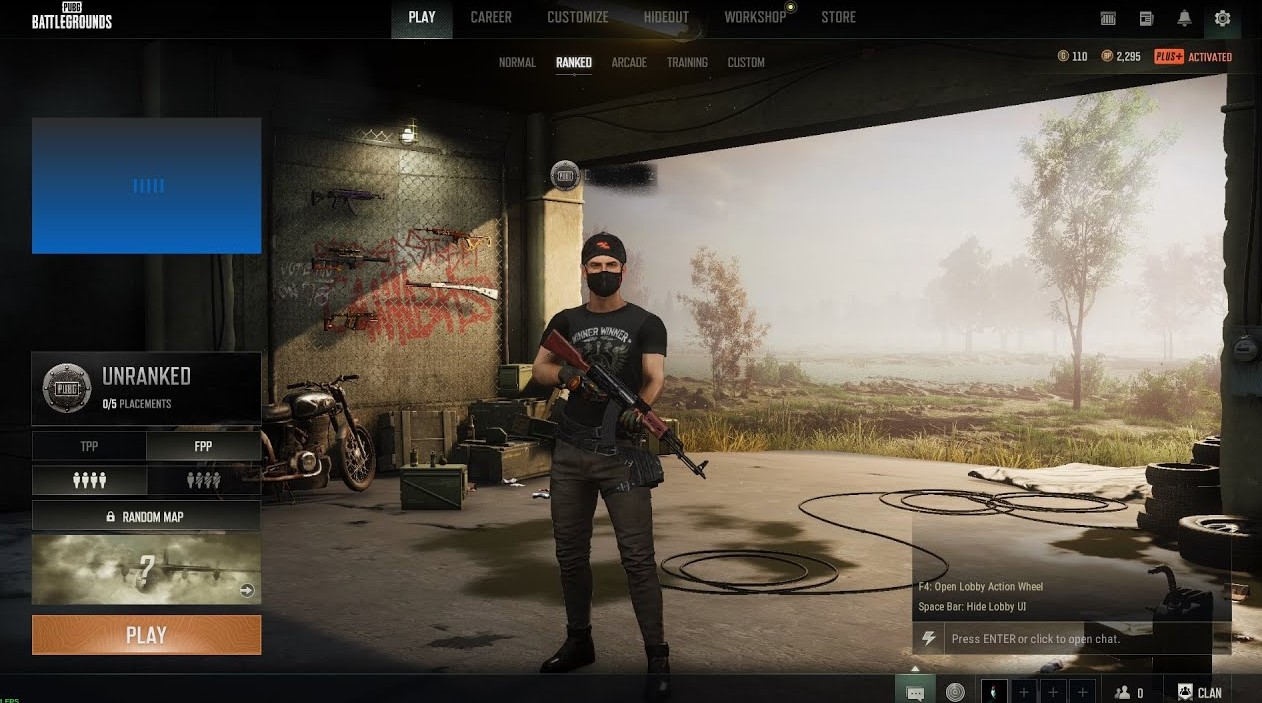The width and height of the screenshot is (1262, 703).
Task: Open the Career tab
Action: (x=491, y=17)
